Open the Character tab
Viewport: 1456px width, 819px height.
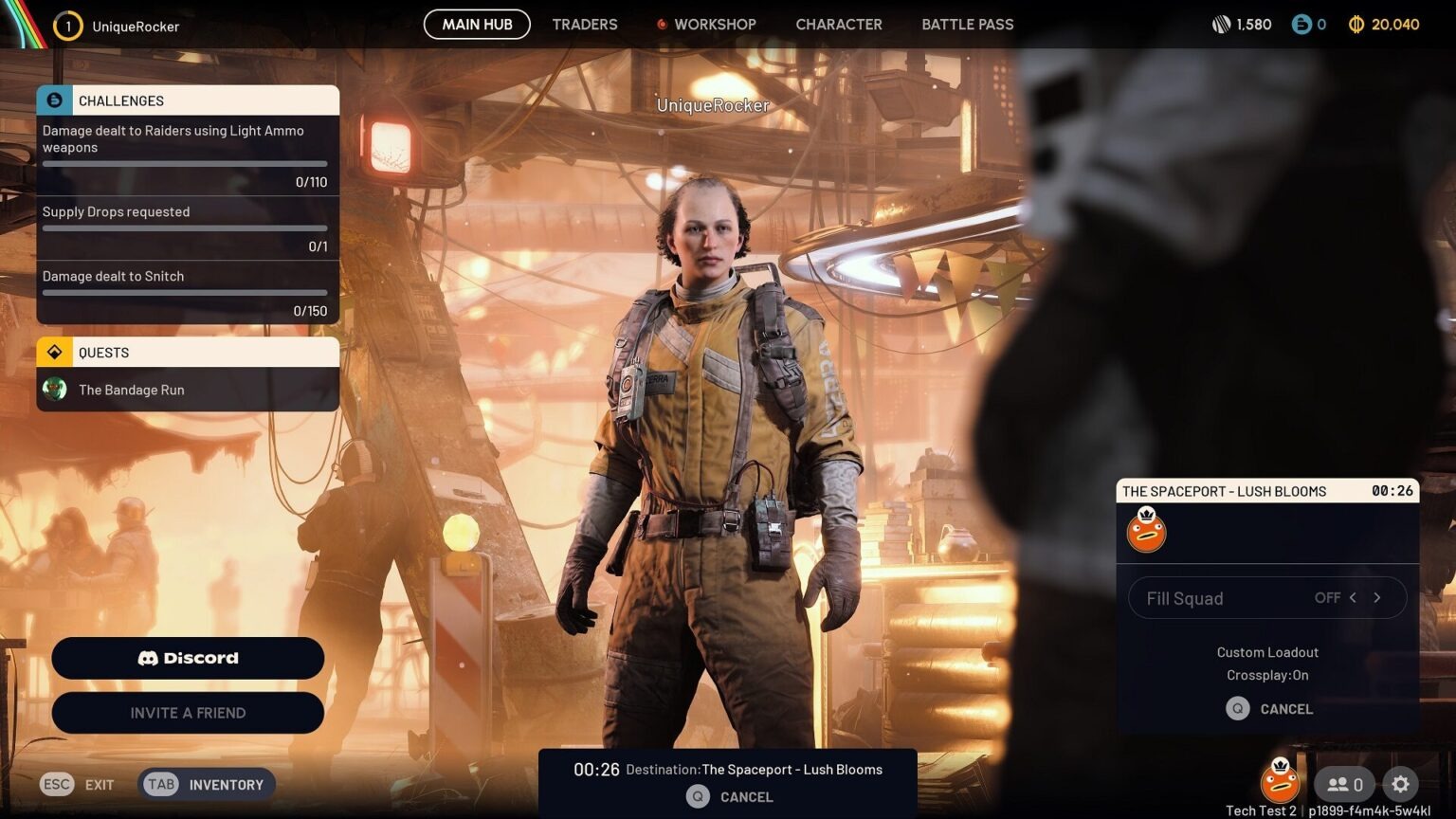(838, 25)
